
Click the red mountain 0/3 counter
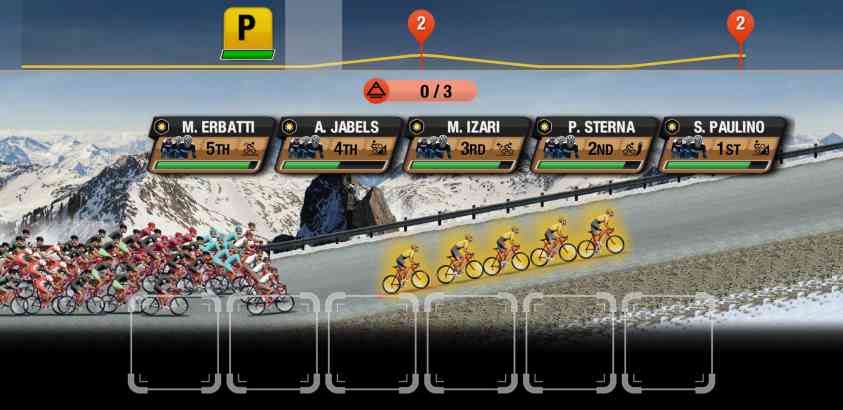pyautogui.click(x=419, y=91)
